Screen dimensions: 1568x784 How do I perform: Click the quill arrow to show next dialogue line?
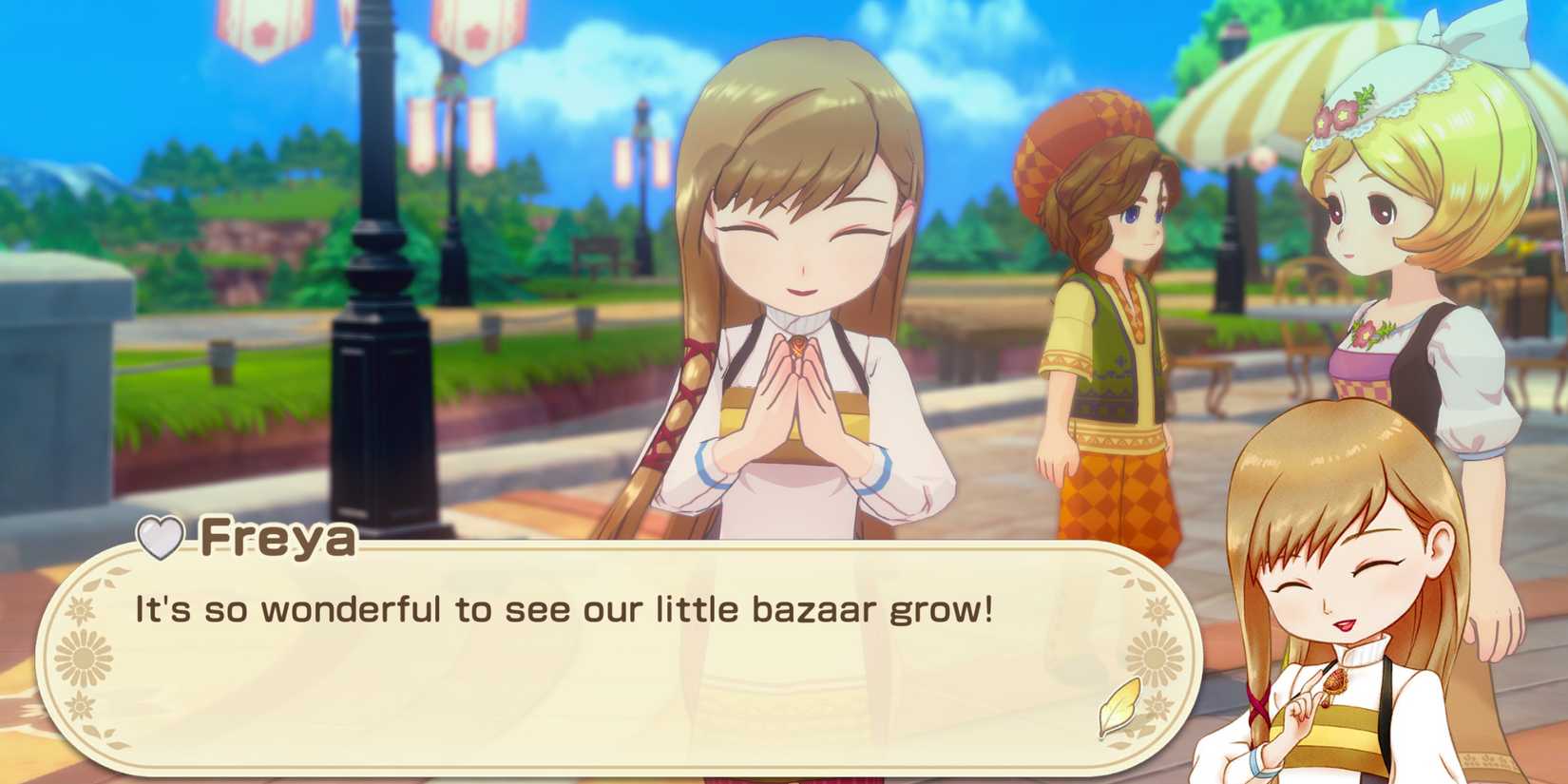[1118, 704]
